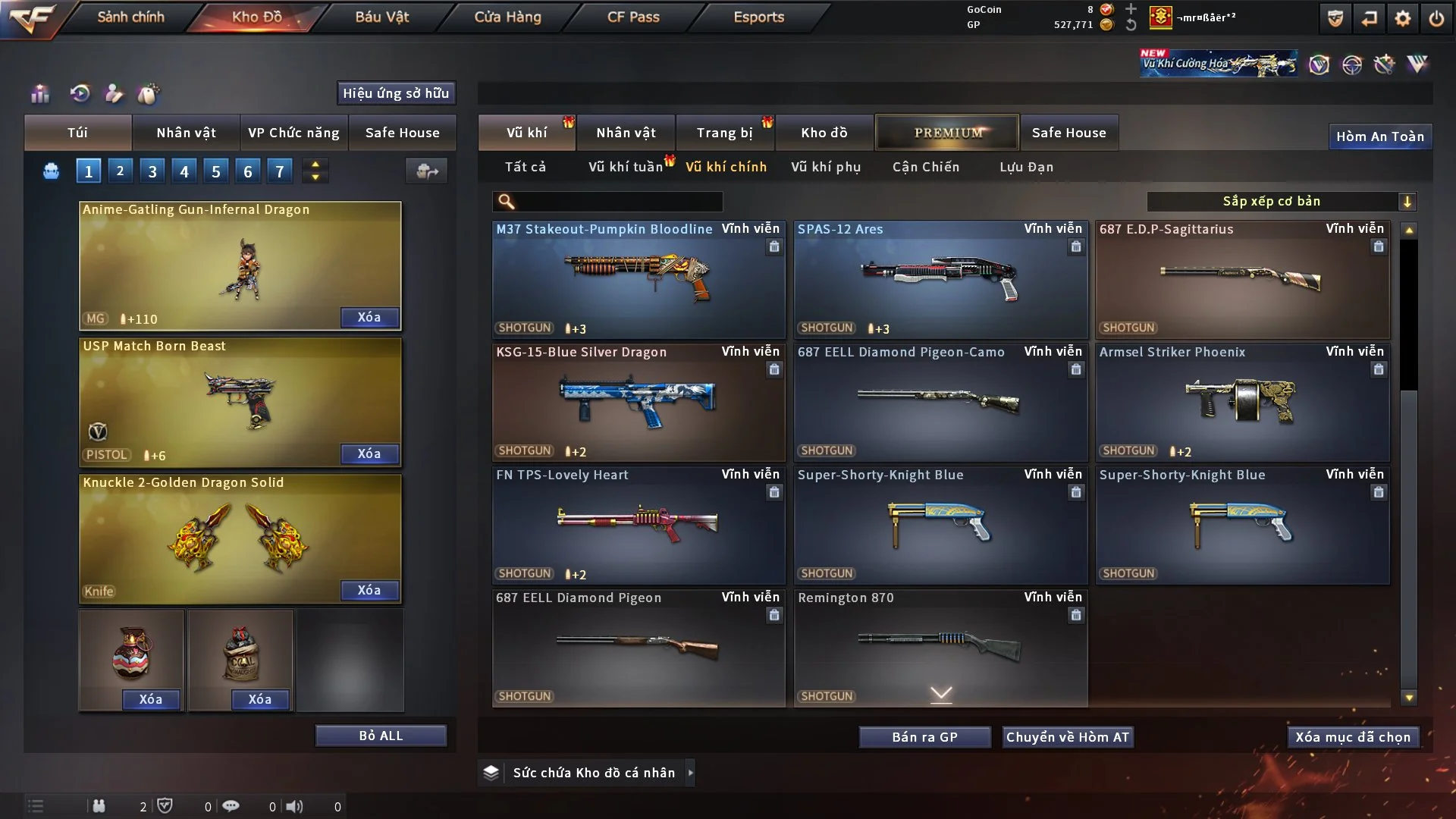
Task: Select bag preset number 3
Action: point(152,171)
